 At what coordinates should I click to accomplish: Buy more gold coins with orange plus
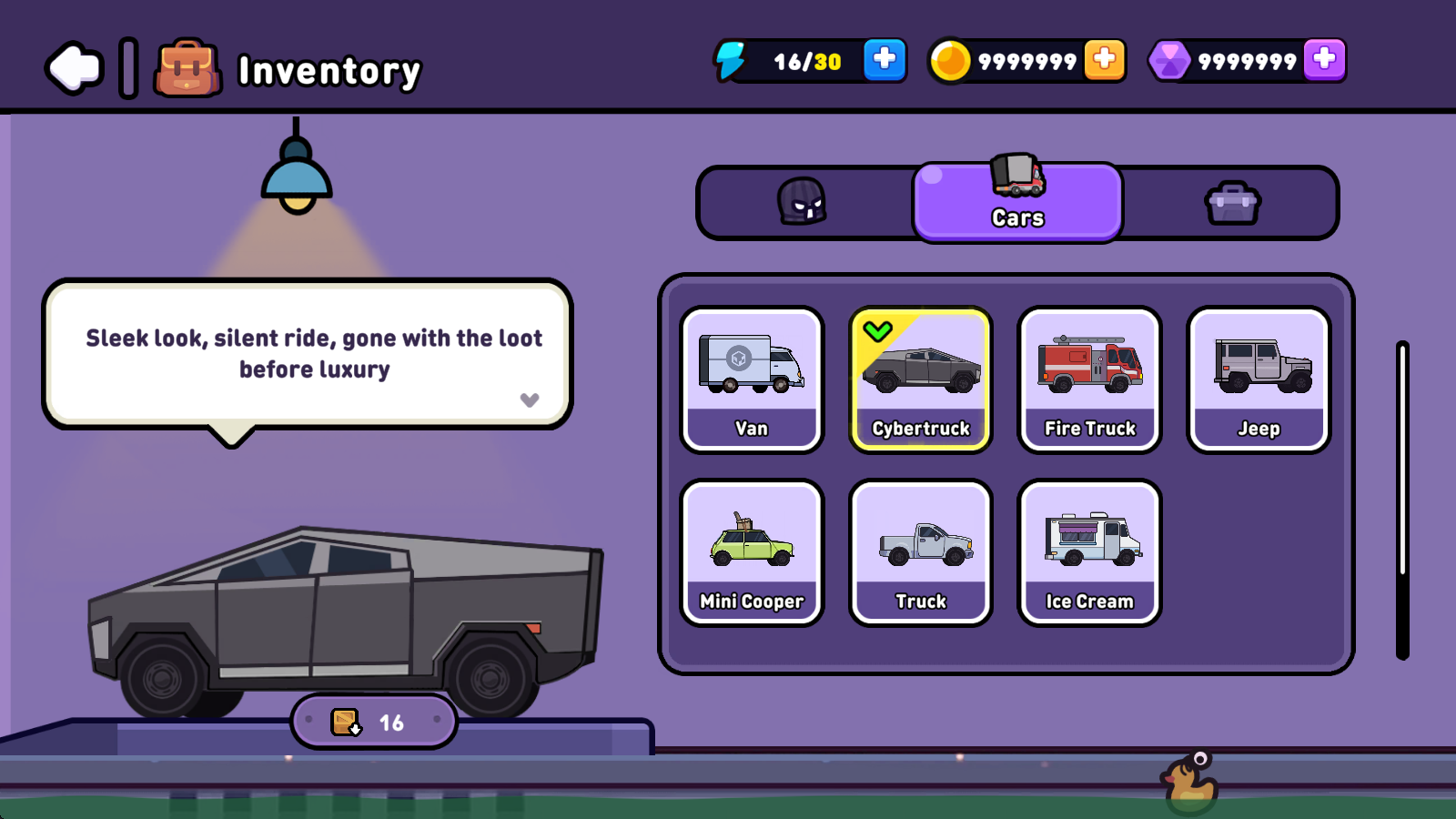pos(1104,60)
